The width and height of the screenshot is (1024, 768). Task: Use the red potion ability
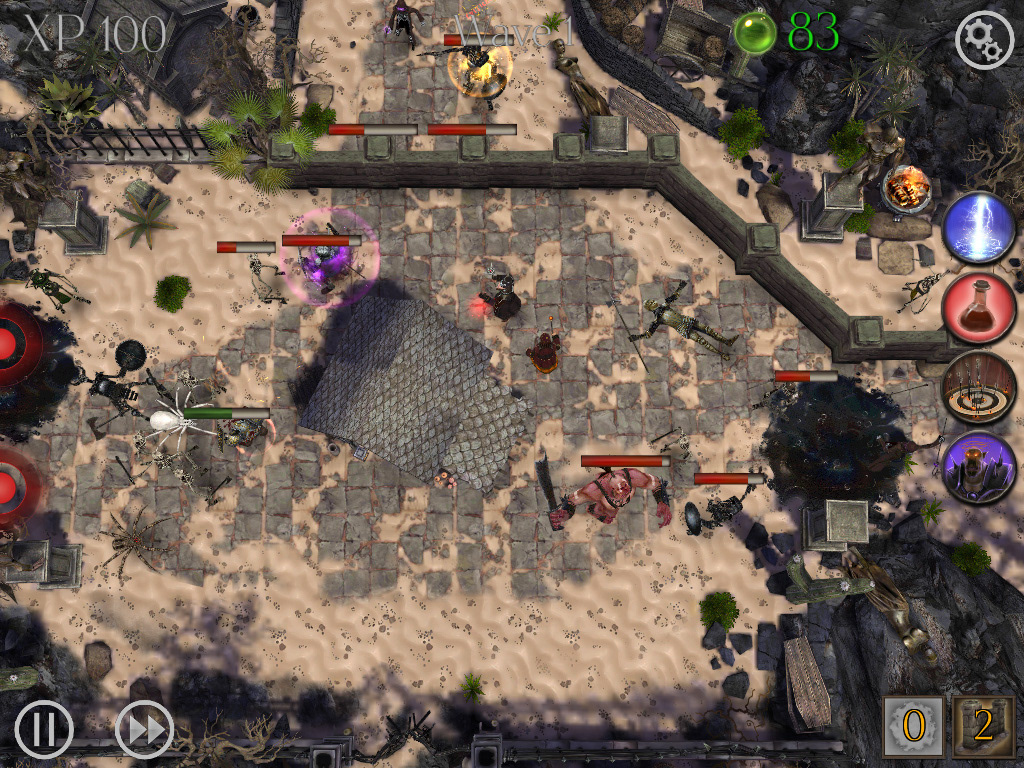point(979,308)
